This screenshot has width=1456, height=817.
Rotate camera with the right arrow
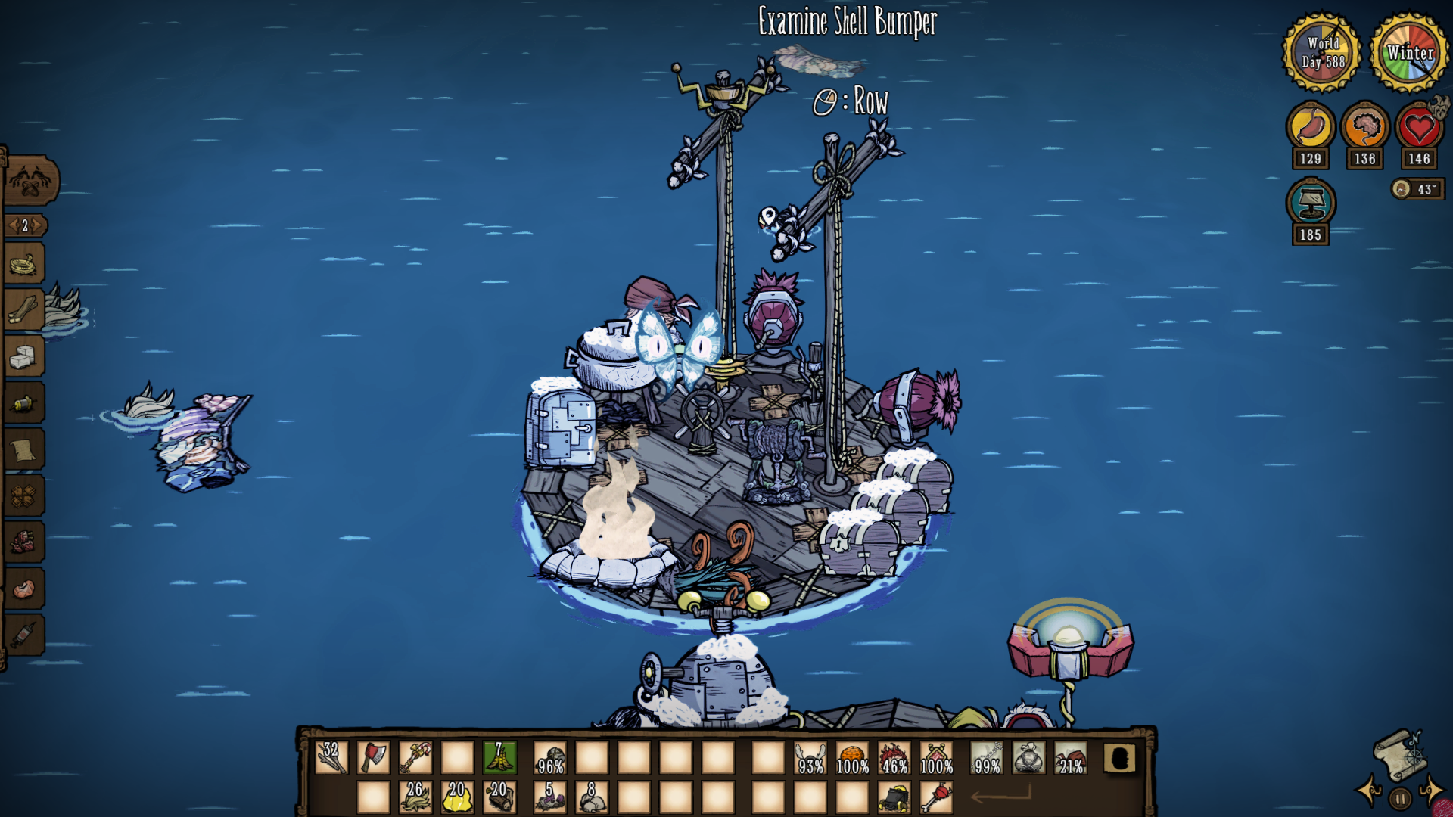click(x=1431, y=791)
